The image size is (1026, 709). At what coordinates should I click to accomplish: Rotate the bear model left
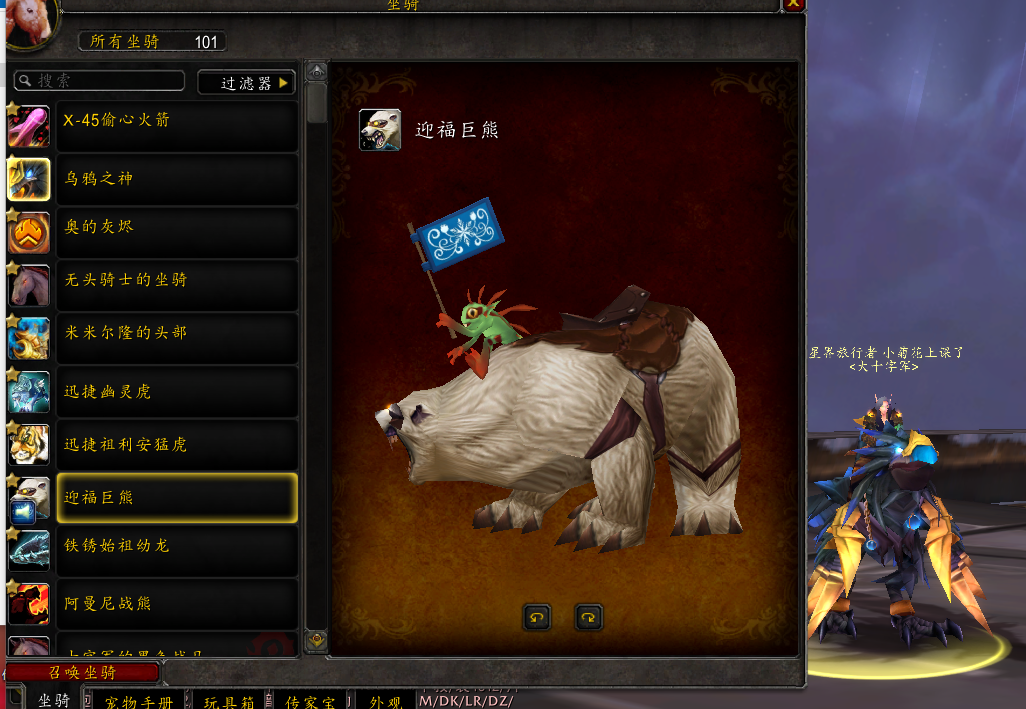[x=537, y=617]
